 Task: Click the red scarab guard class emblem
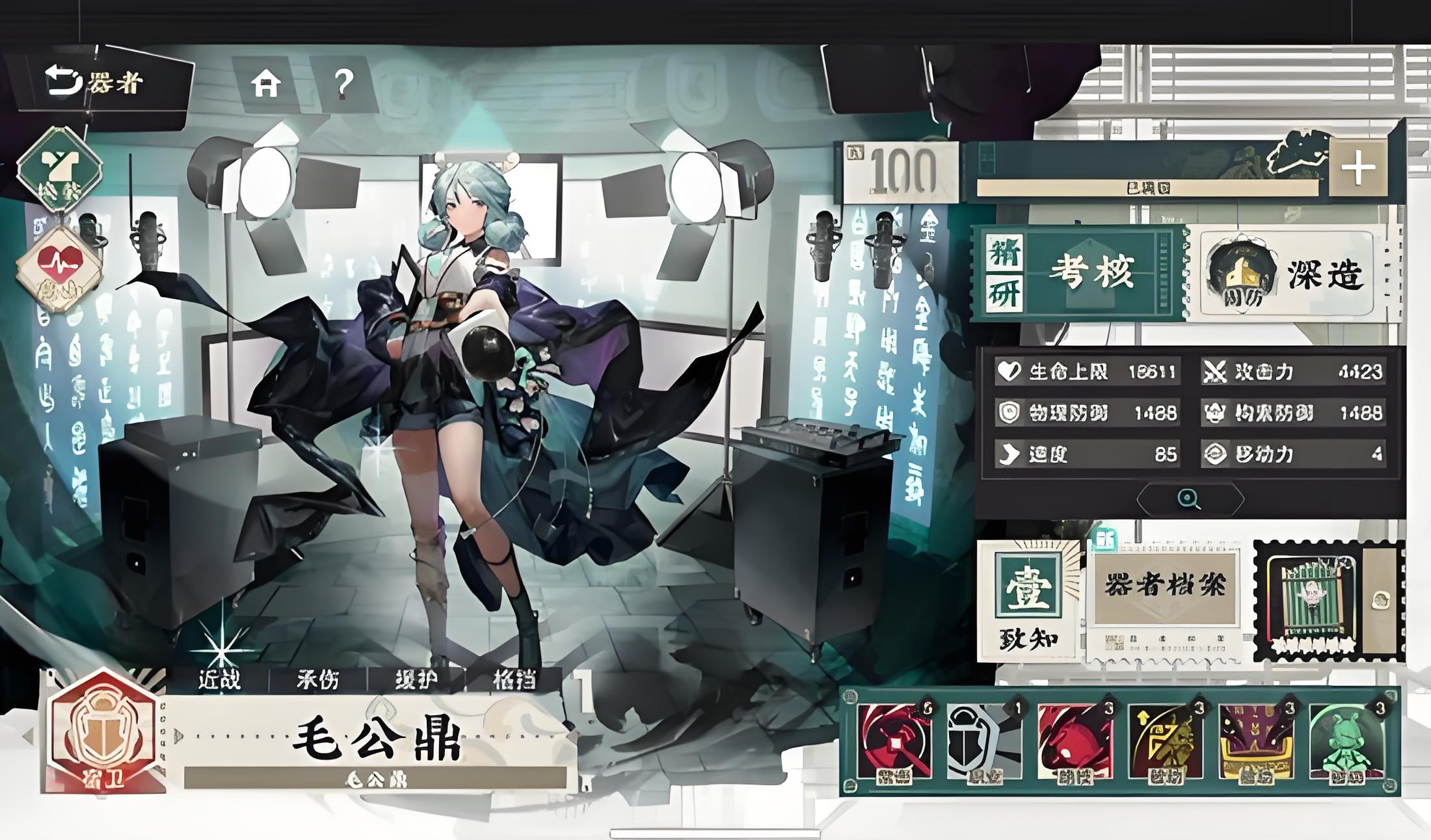(103, 733)
